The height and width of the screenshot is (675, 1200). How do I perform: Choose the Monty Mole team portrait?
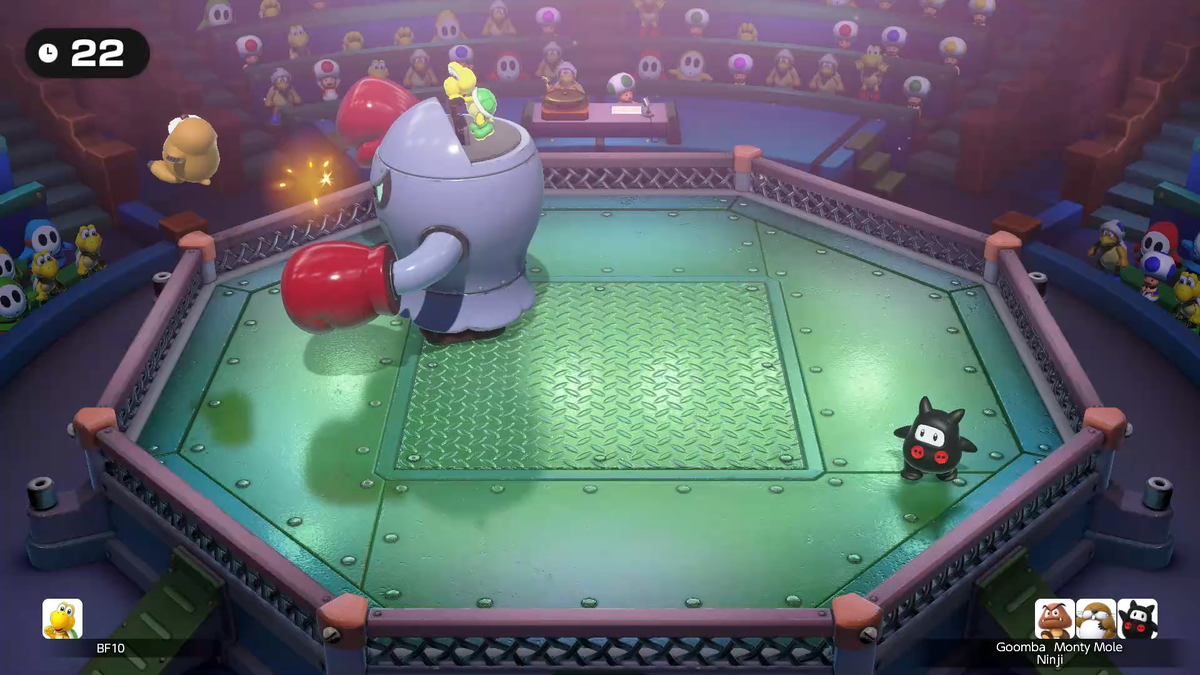click(x=1096, y=619)
